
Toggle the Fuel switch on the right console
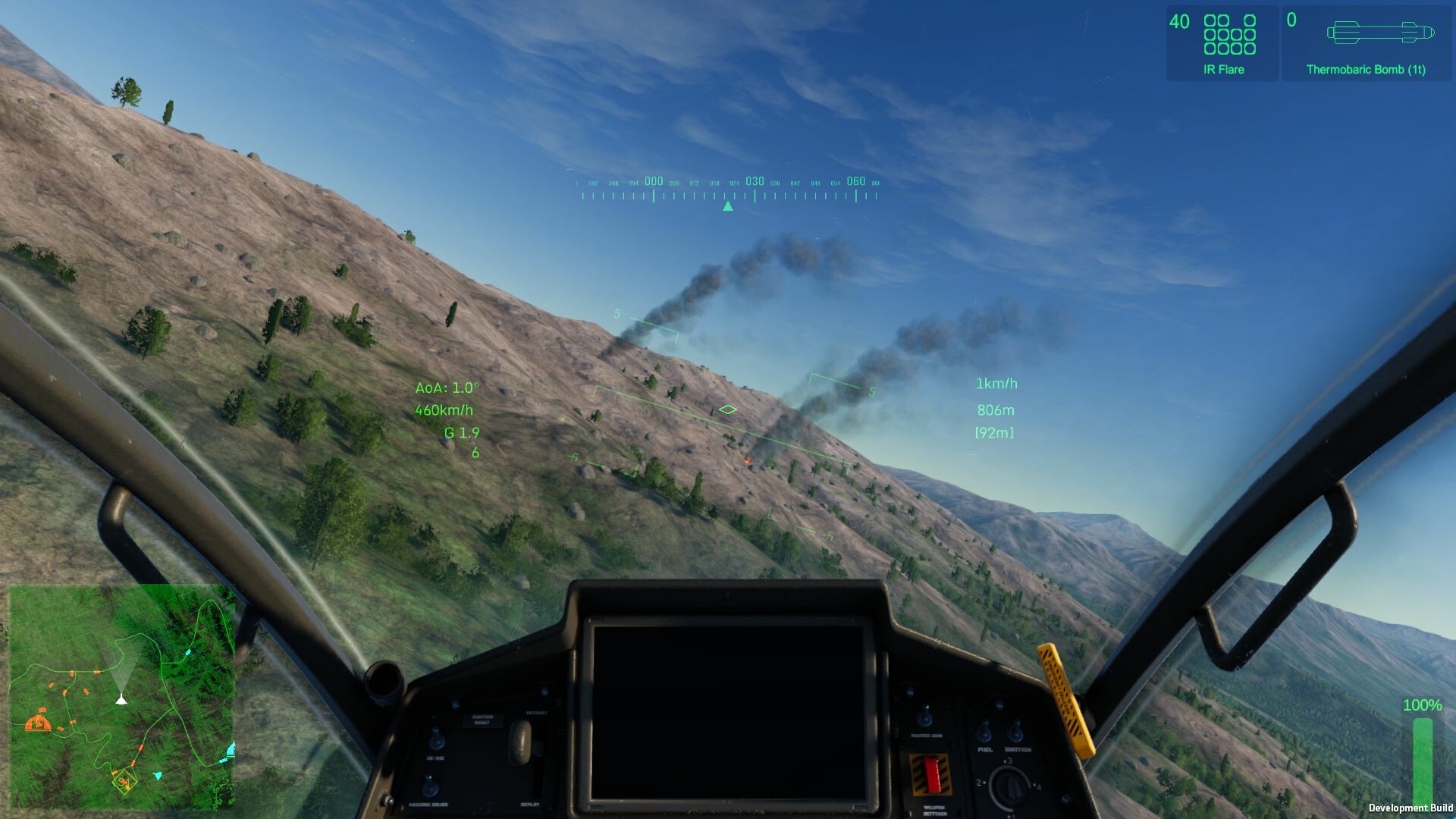pyautogui.click(x=984, y=730)
